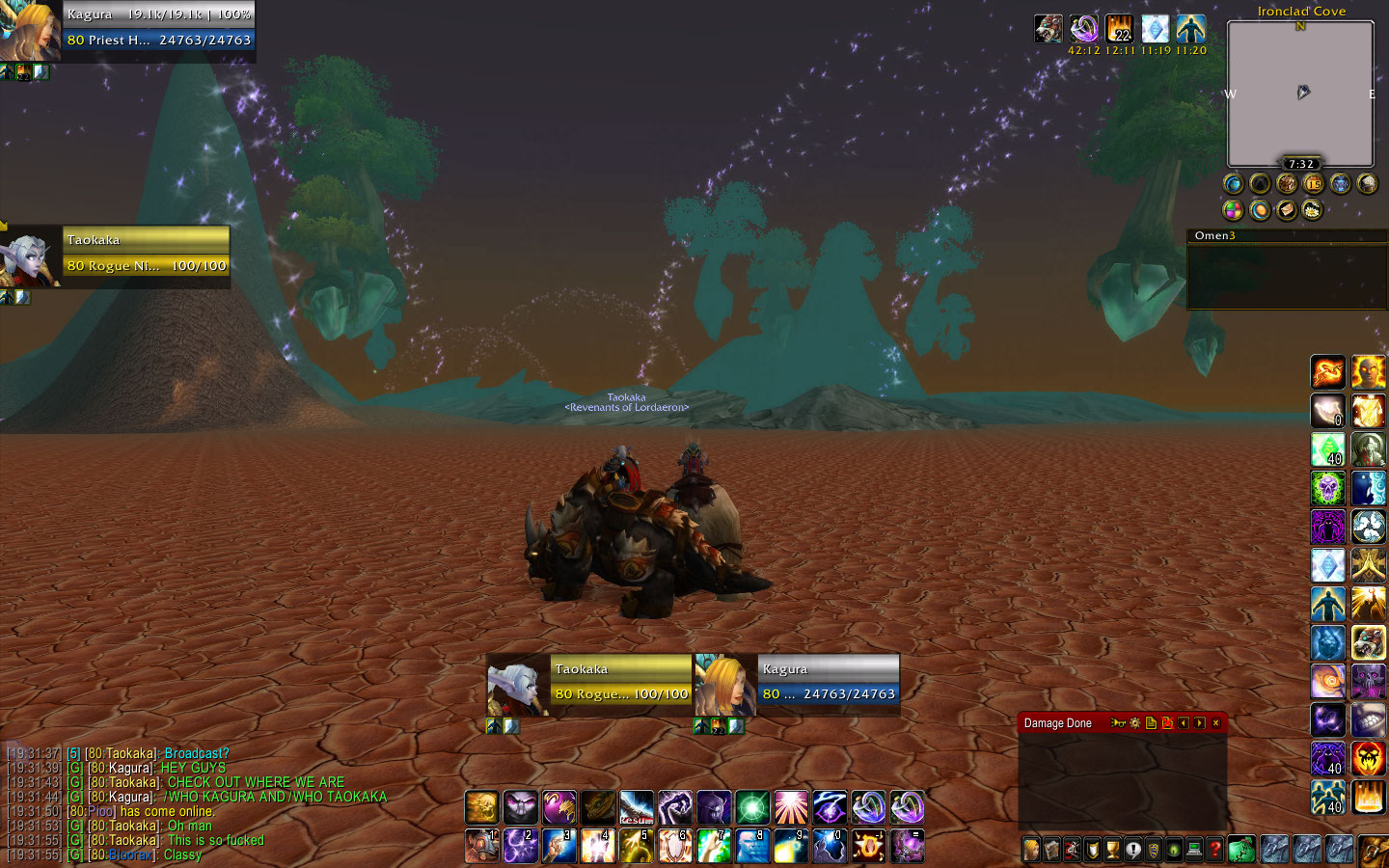
Task: Close the Damage Done meter window
Action: click(x=1215, y=723)
